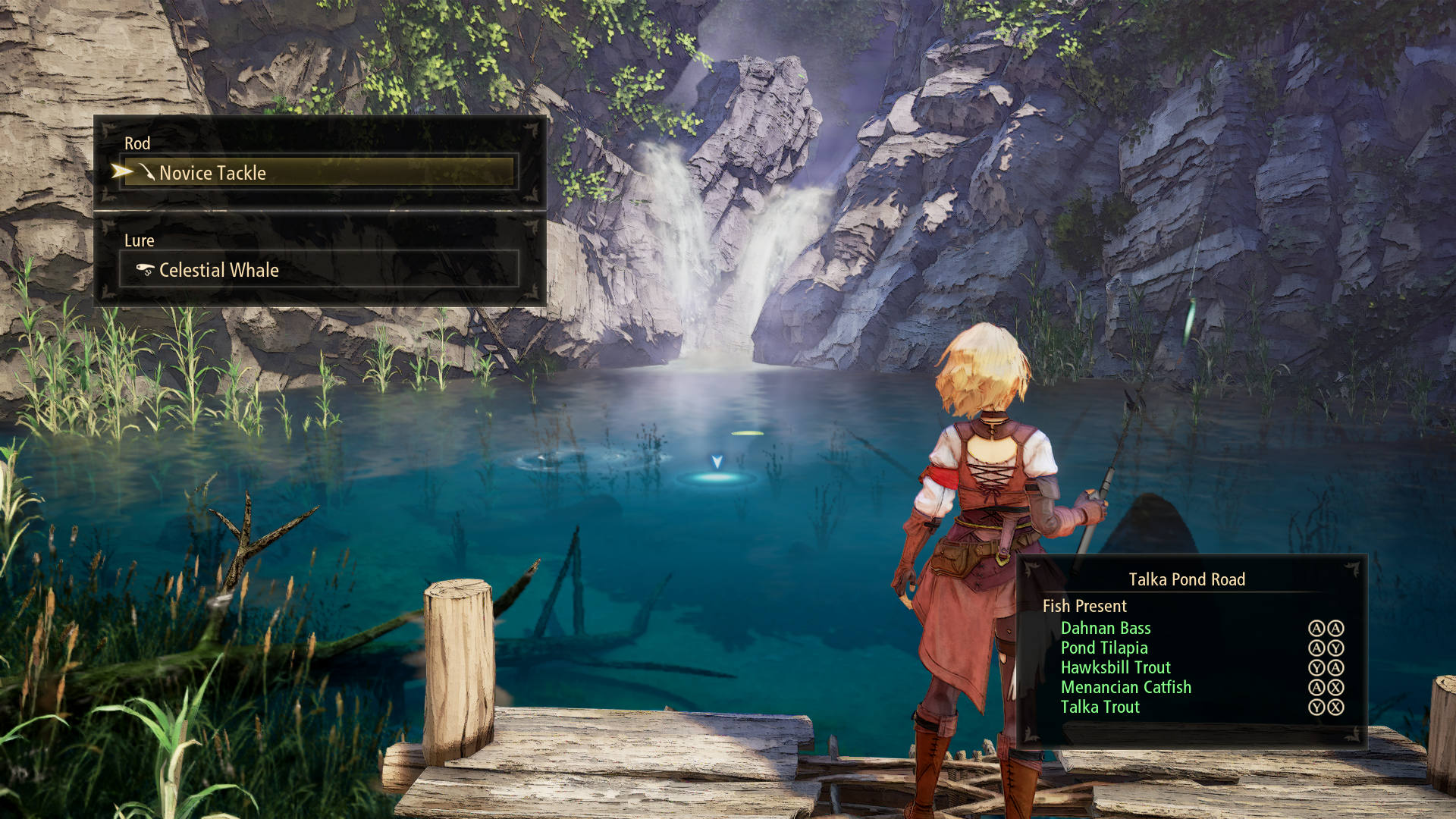Open the Lure selection field

click(318, 268)
